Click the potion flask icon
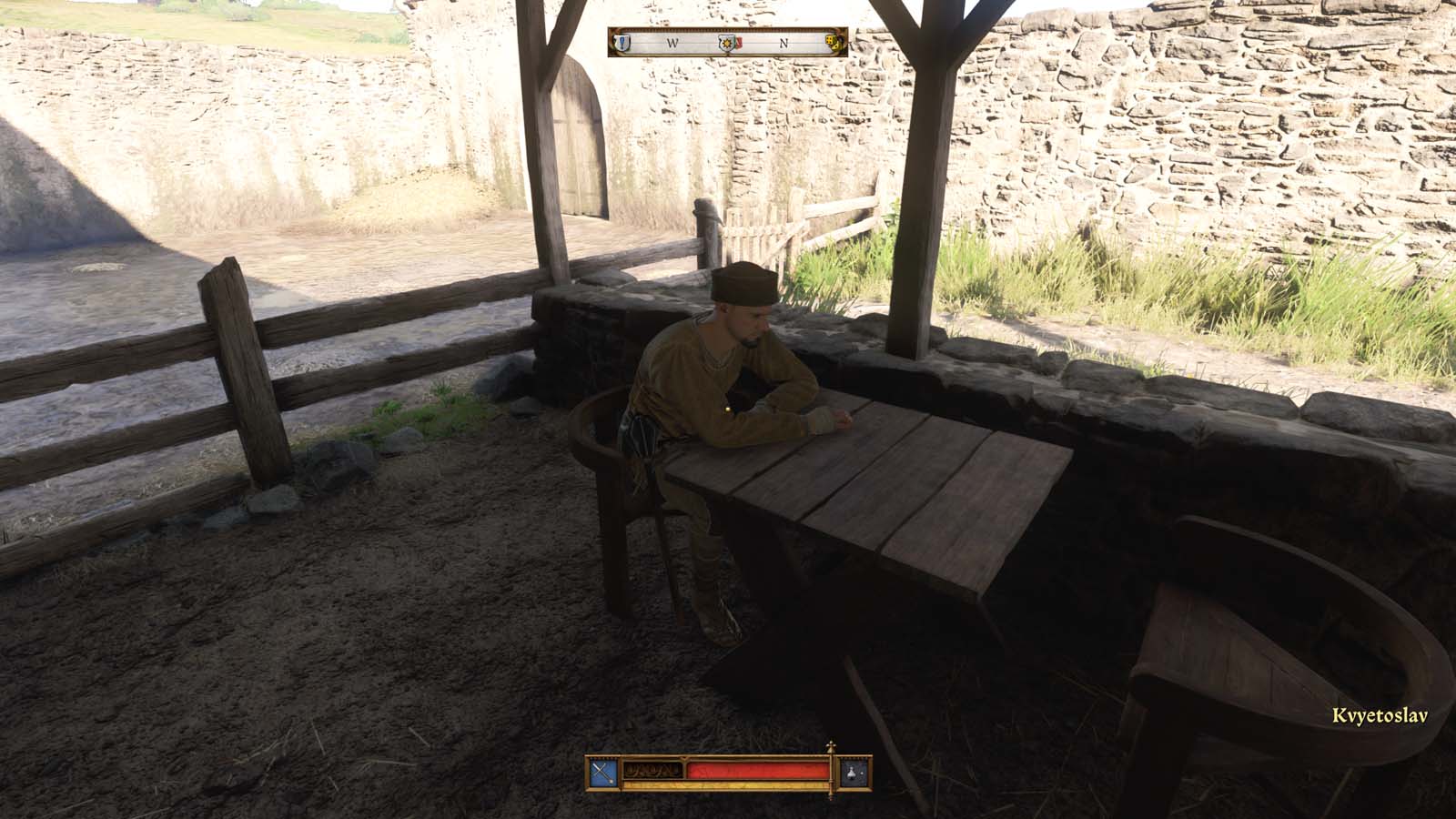 (x=852, y=773)
